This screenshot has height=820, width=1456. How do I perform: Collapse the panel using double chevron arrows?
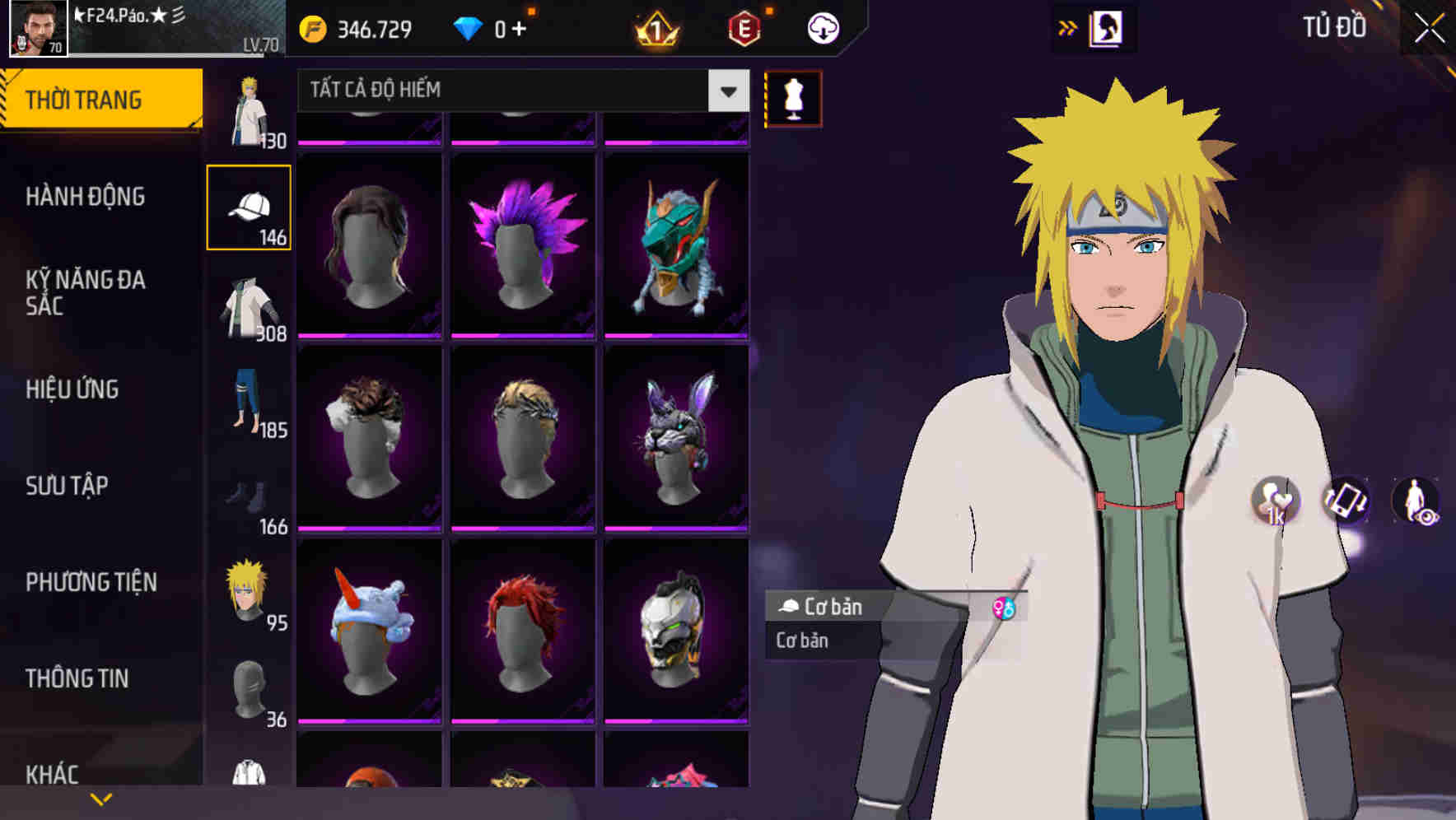[1068, 27]
